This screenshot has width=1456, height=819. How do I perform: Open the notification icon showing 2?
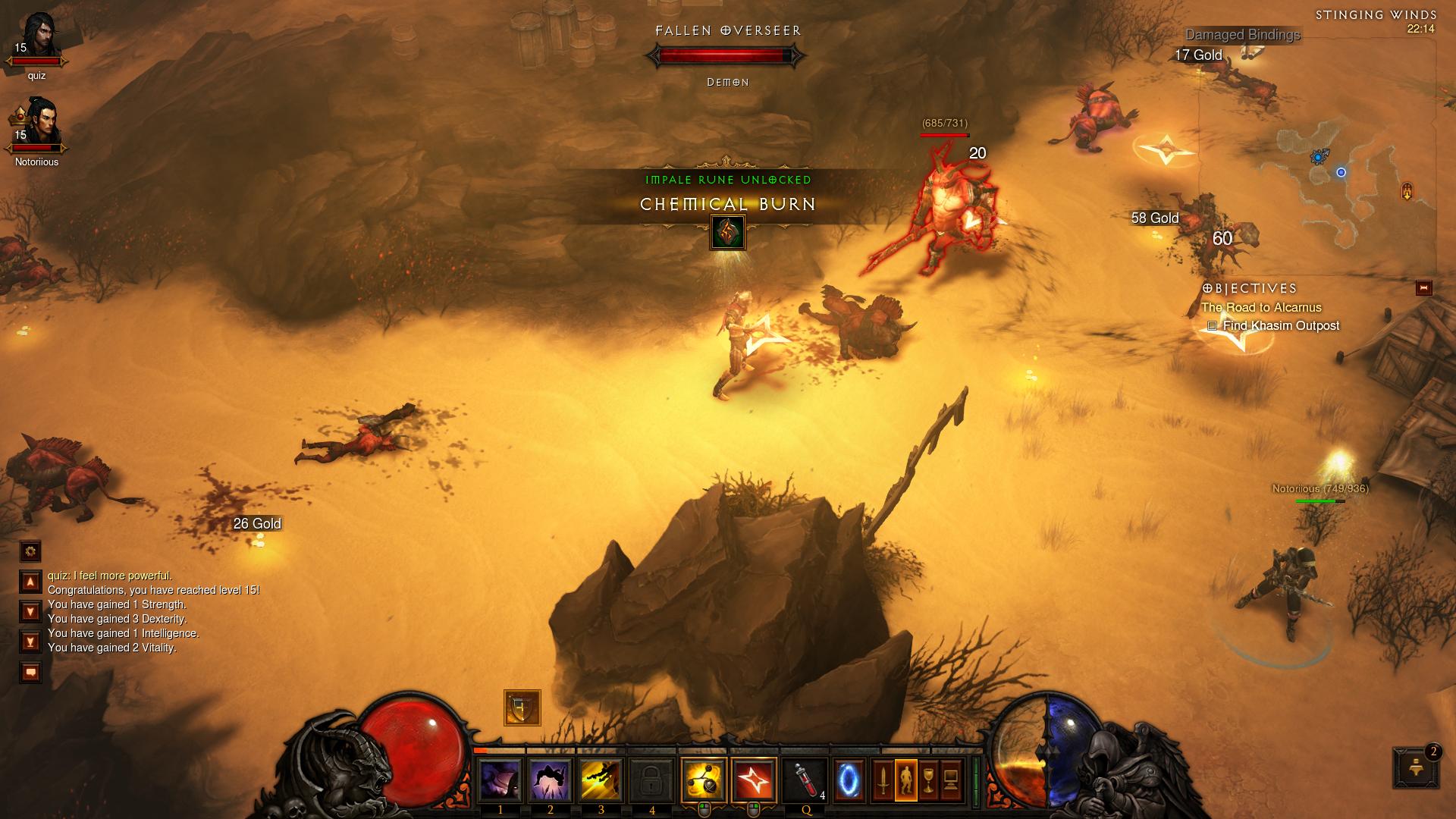coord(1416,767)
